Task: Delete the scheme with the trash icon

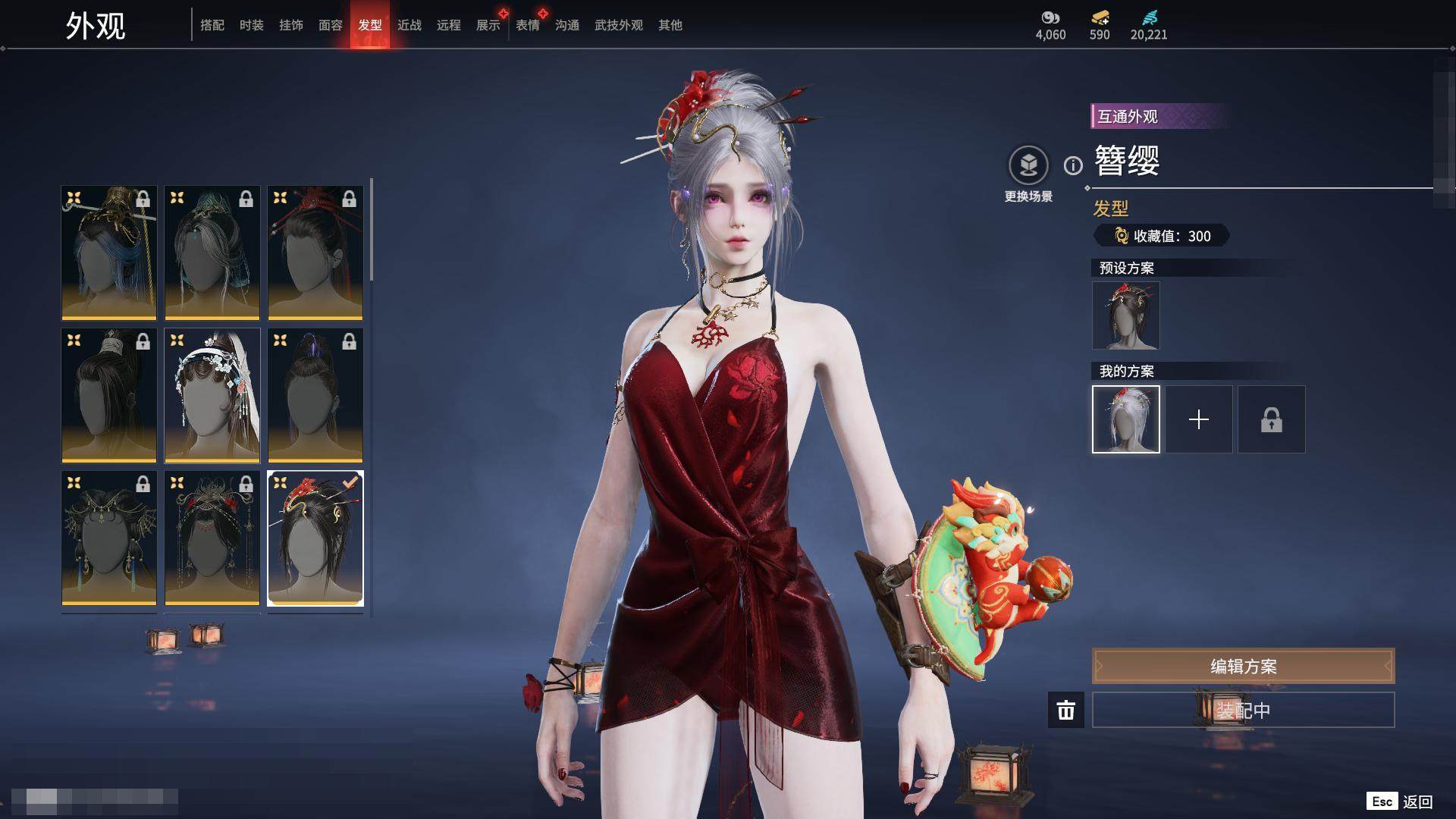Action: pyautogui.click(x=1065, y=711)
